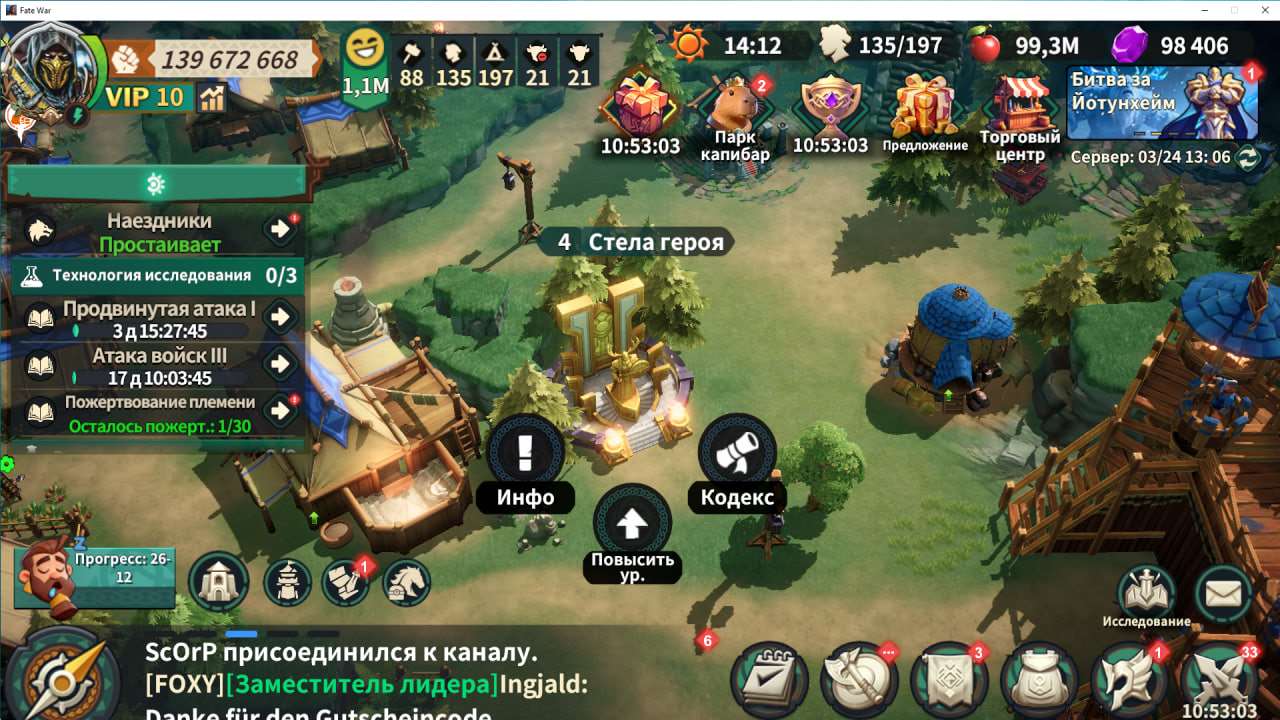Open the Кодекс scroll button
1280x720 pixels.
(x=737, y=452)
